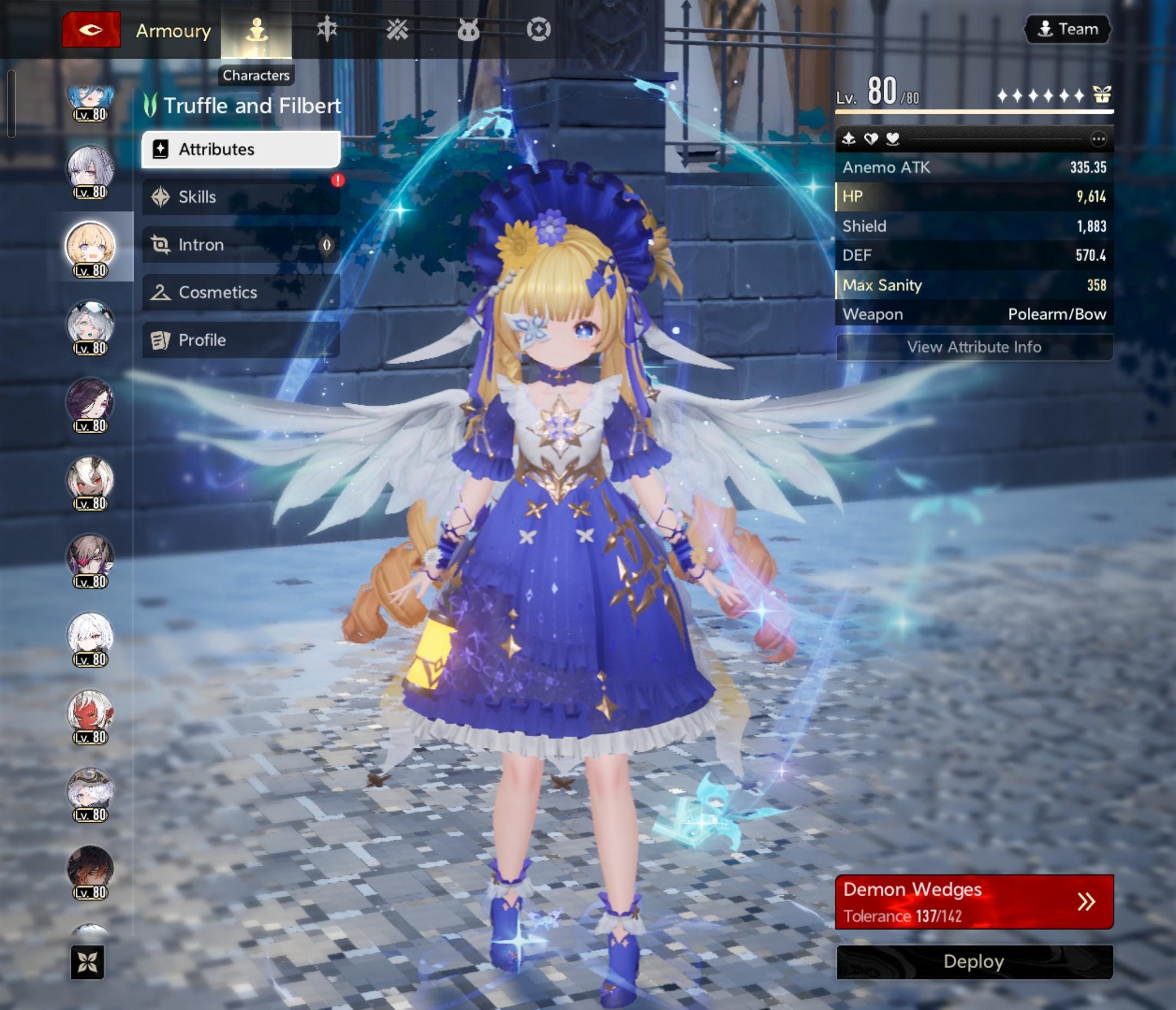
Task: Click View Attribute Info
Action: (974, 347)
